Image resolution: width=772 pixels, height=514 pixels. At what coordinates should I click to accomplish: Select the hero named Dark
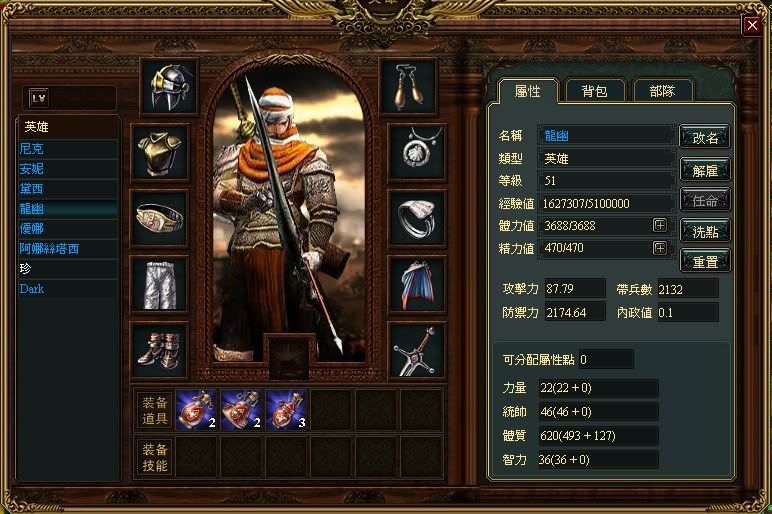[x=32, y=289]
